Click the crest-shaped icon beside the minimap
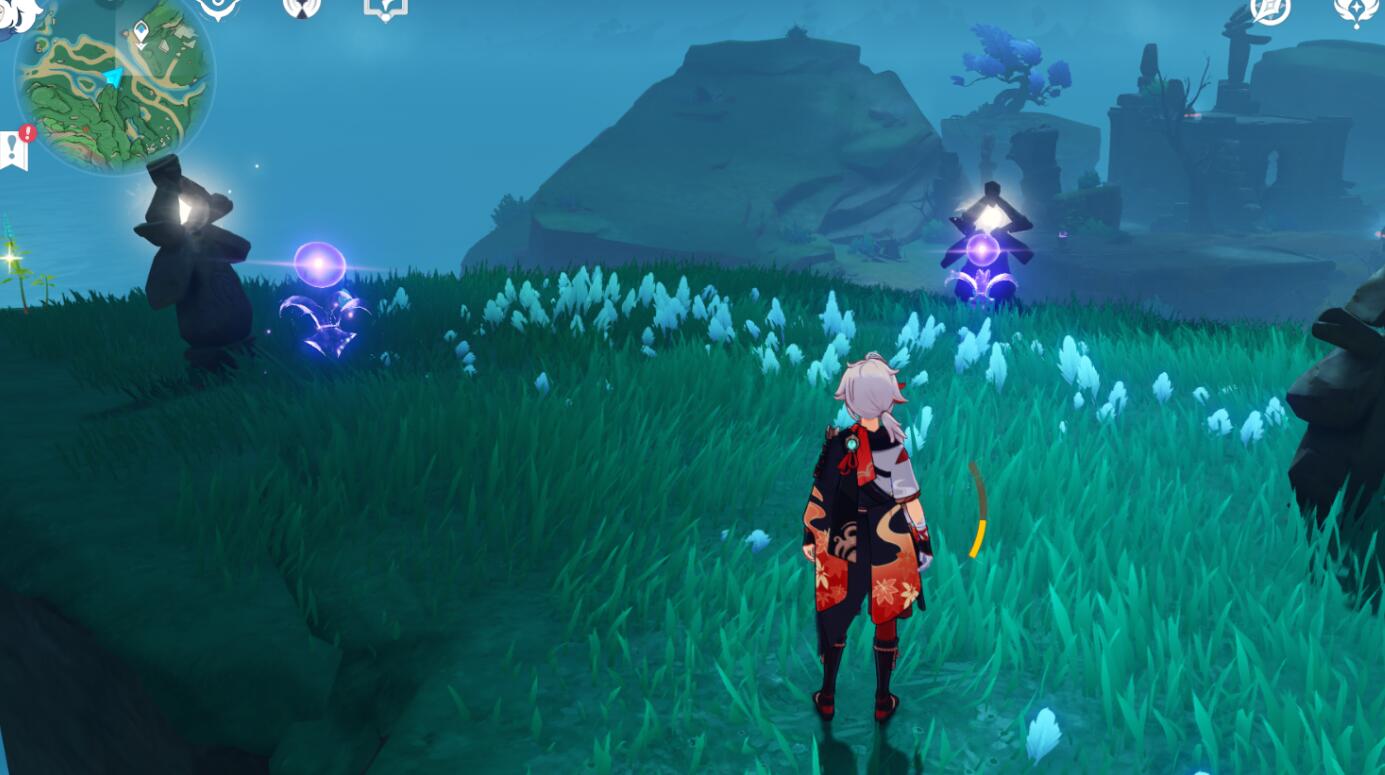1385x775 pixels. click(218, 8)
